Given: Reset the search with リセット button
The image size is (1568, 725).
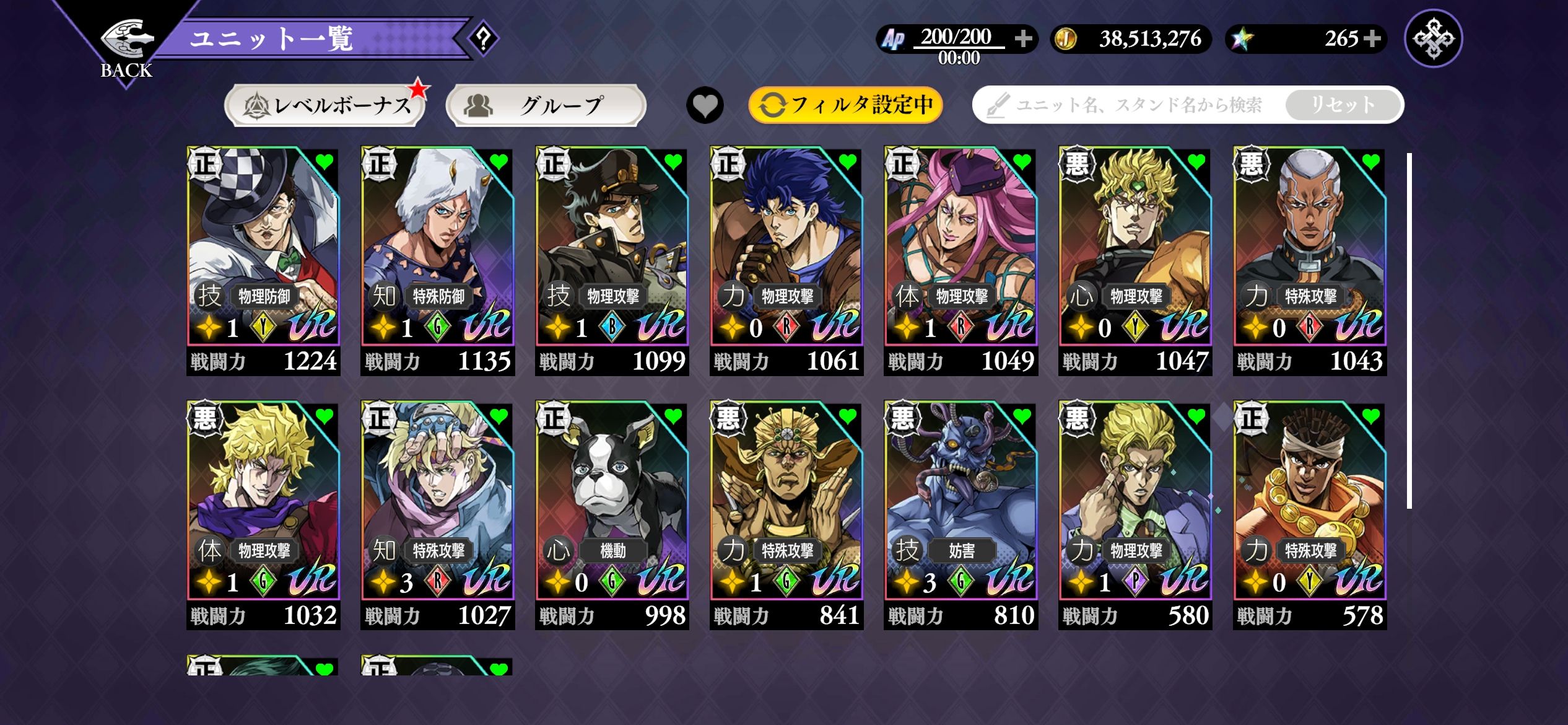Looking at the screenshot, I should point(1343,105).
